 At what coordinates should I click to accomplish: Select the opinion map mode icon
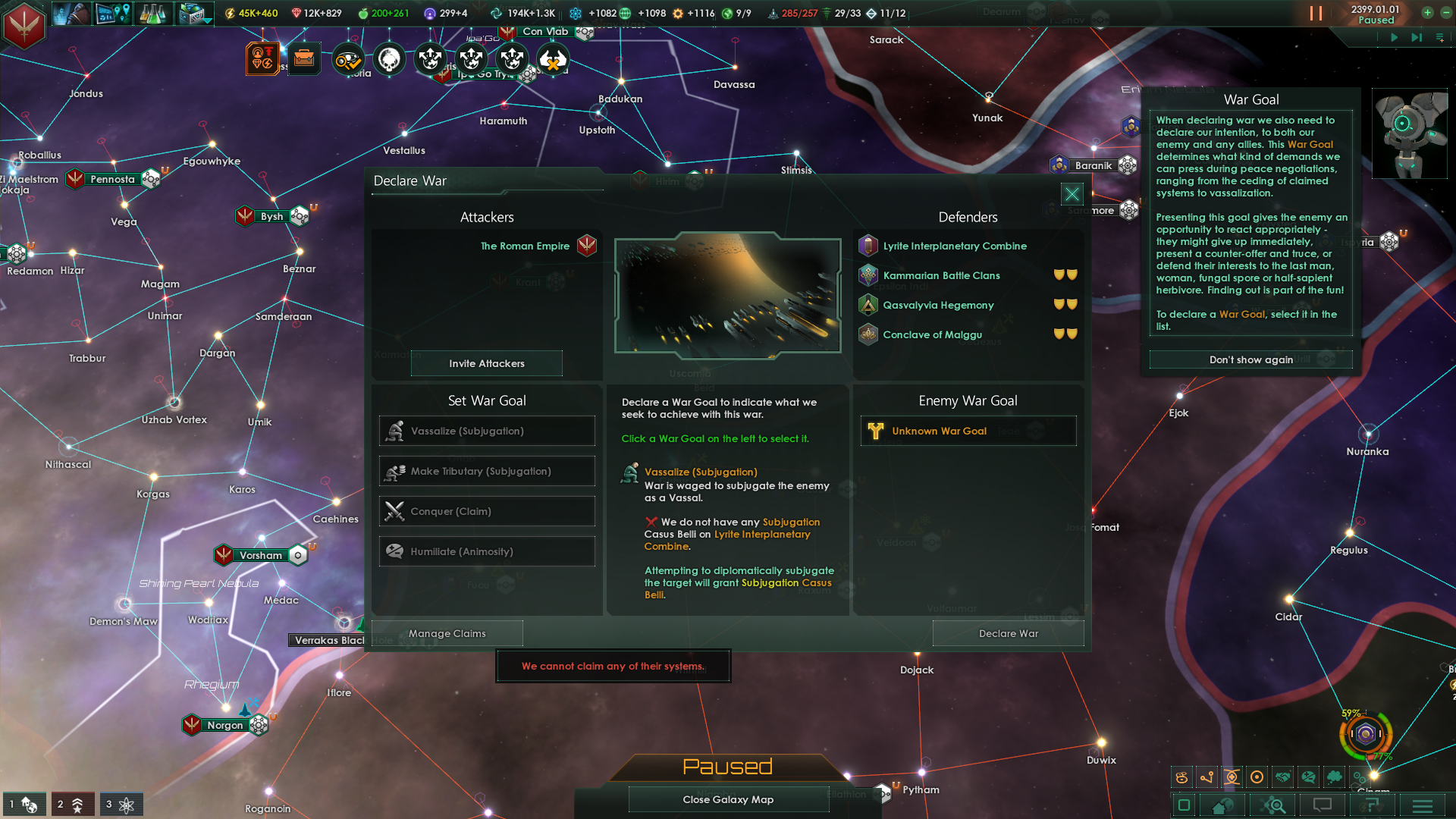tap(1310, 777)
